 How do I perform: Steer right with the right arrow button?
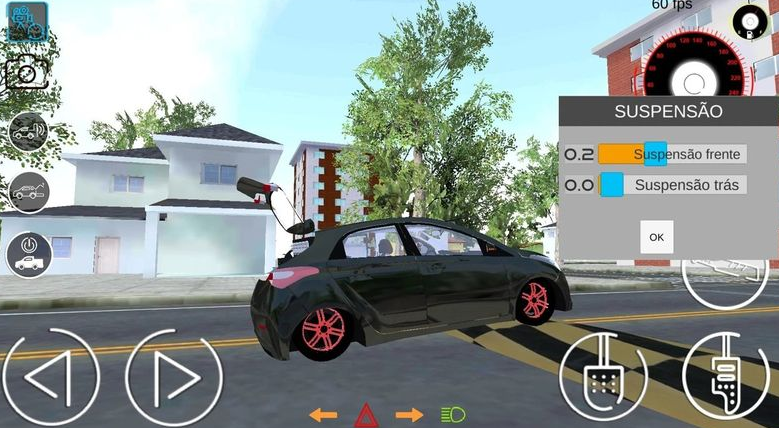point(173,378)
